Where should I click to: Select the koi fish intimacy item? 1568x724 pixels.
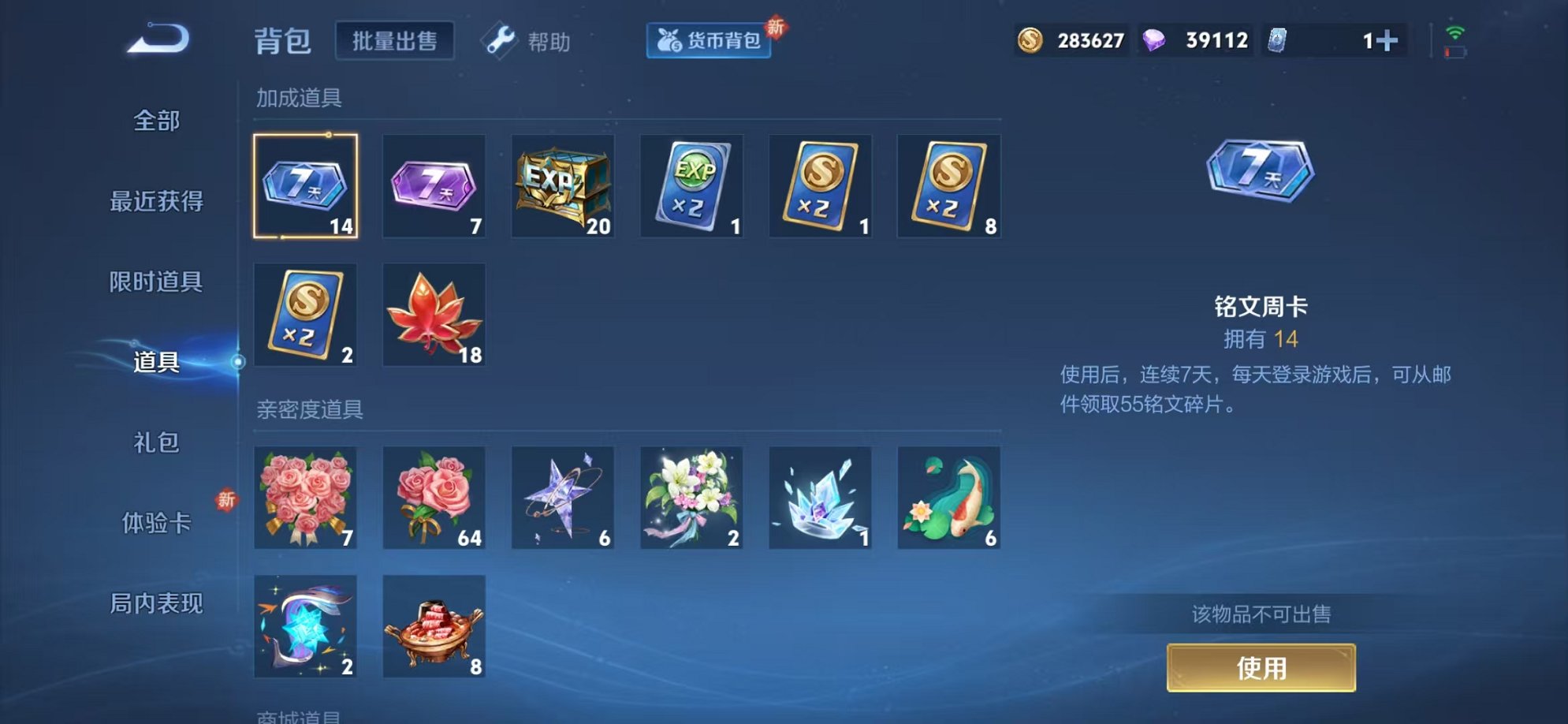(948, 498)
